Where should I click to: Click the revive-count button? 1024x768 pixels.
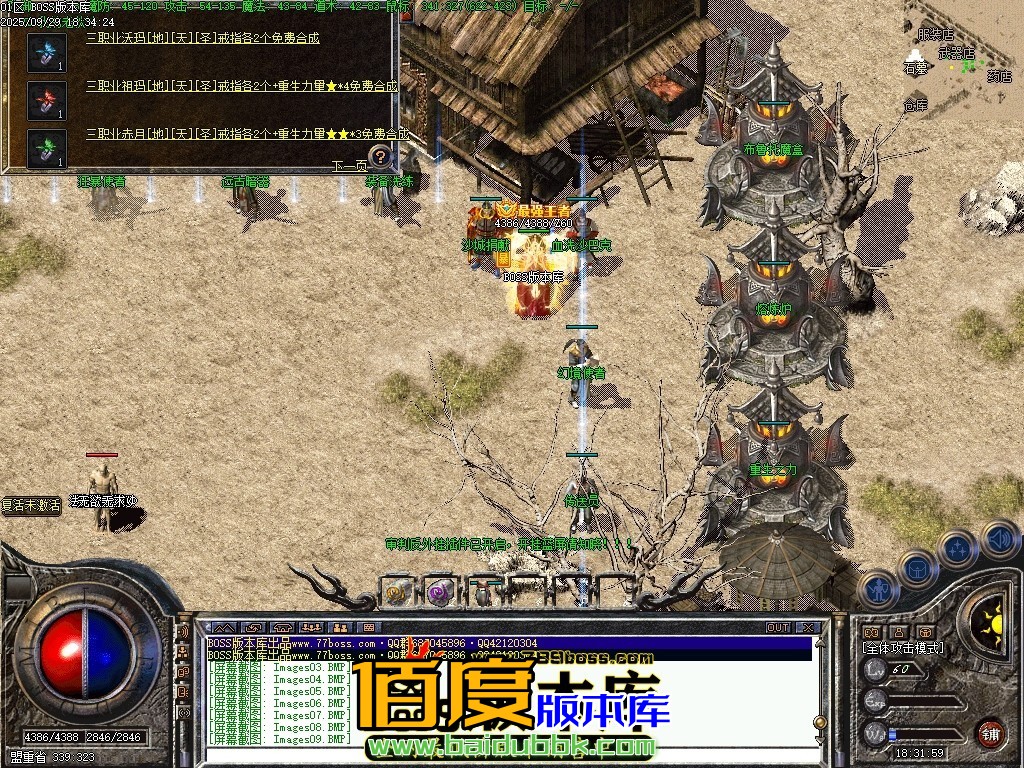31,505
